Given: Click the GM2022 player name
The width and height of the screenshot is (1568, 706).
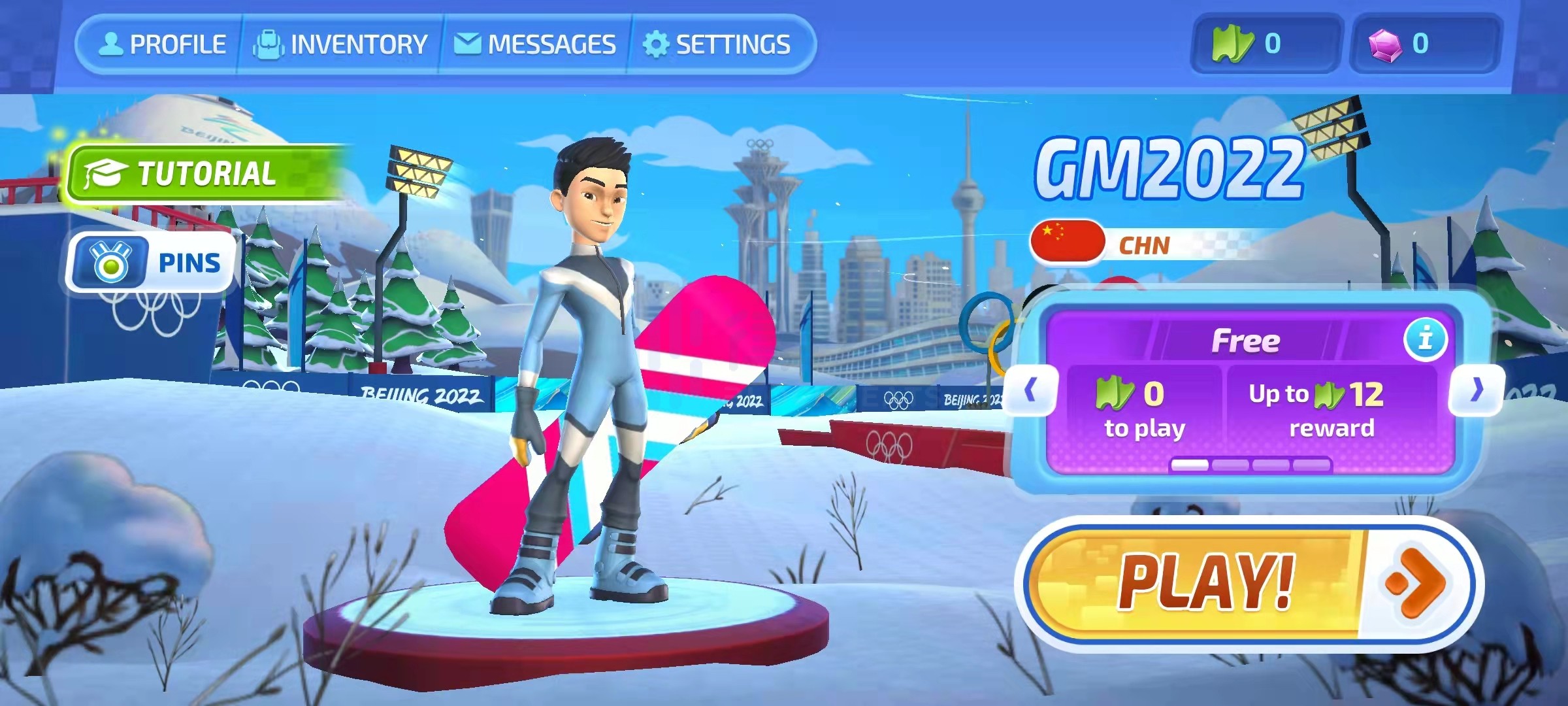Looking at the screenshot, I should pos(1168,169).
